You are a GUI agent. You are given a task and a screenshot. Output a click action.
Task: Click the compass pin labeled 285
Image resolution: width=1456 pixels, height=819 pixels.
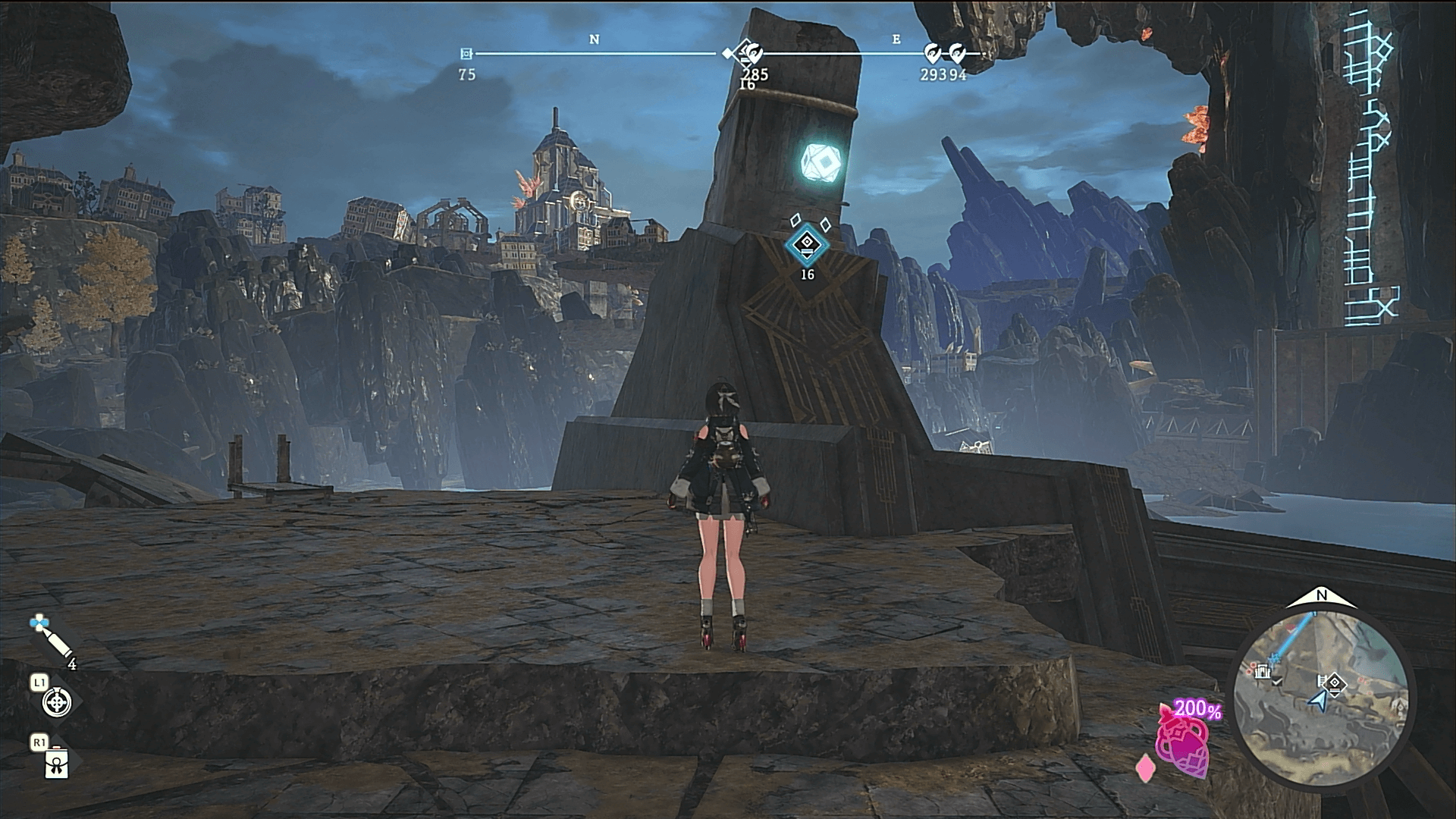tap(753, 55)
